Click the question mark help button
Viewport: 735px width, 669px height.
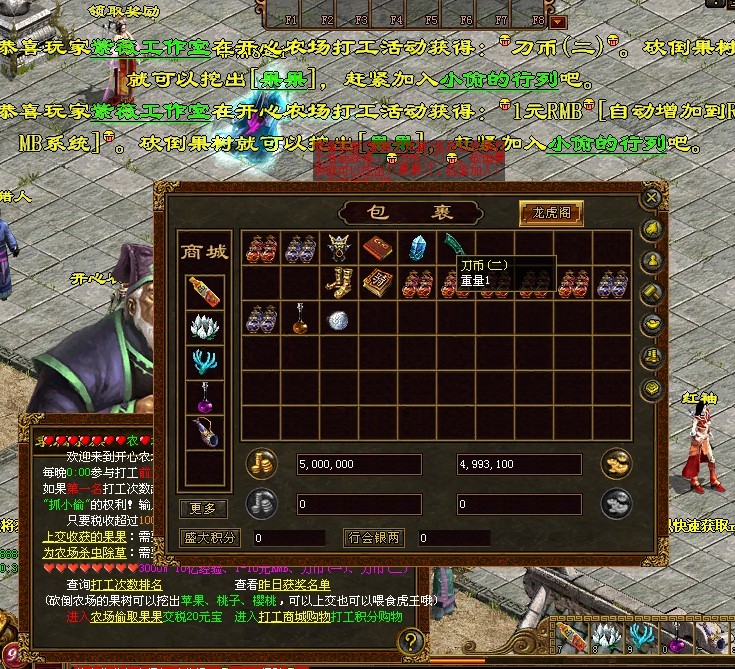pos(411,642)
